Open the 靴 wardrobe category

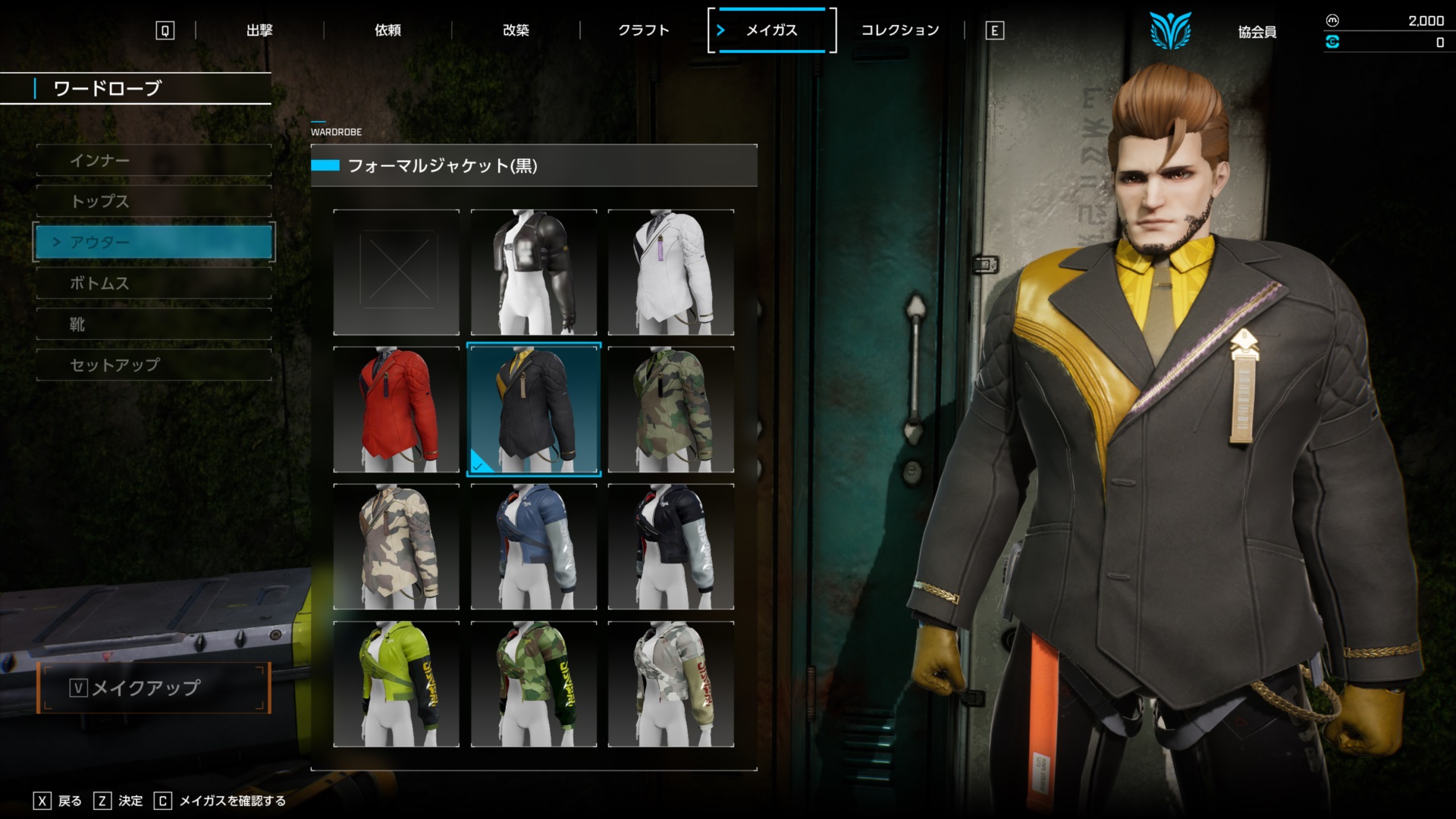click(x=154, y=325)
